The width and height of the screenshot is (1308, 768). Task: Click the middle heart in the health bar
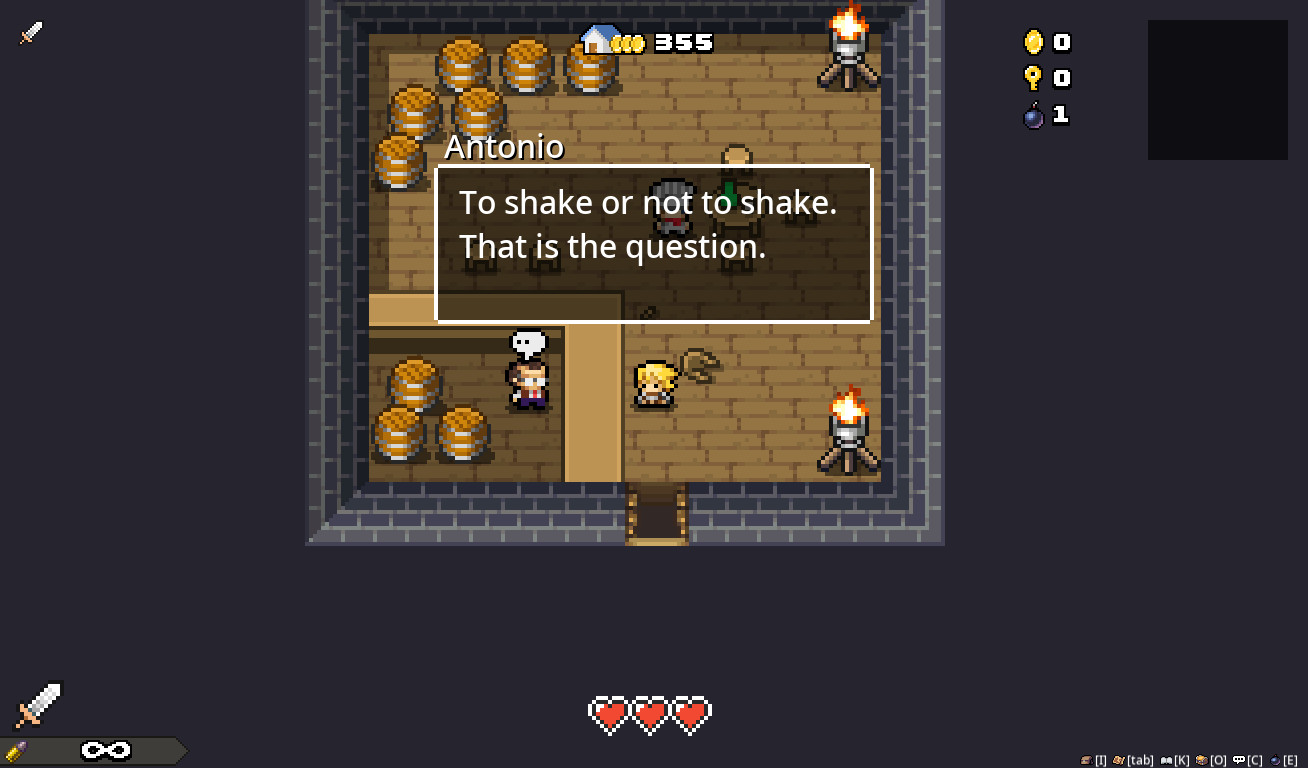650,715
